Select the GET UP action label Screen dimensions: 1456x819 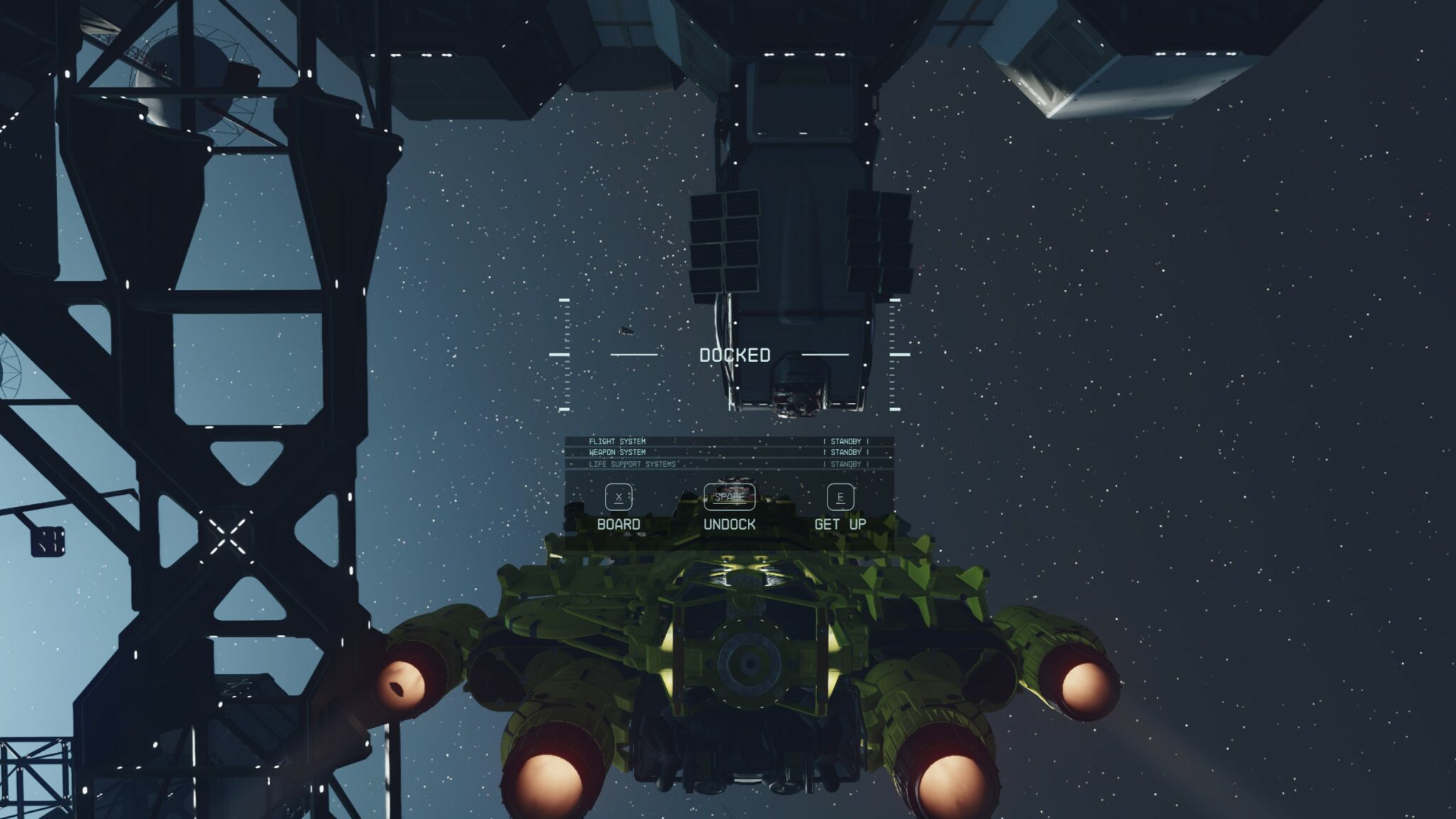click(x=841, y=523)
